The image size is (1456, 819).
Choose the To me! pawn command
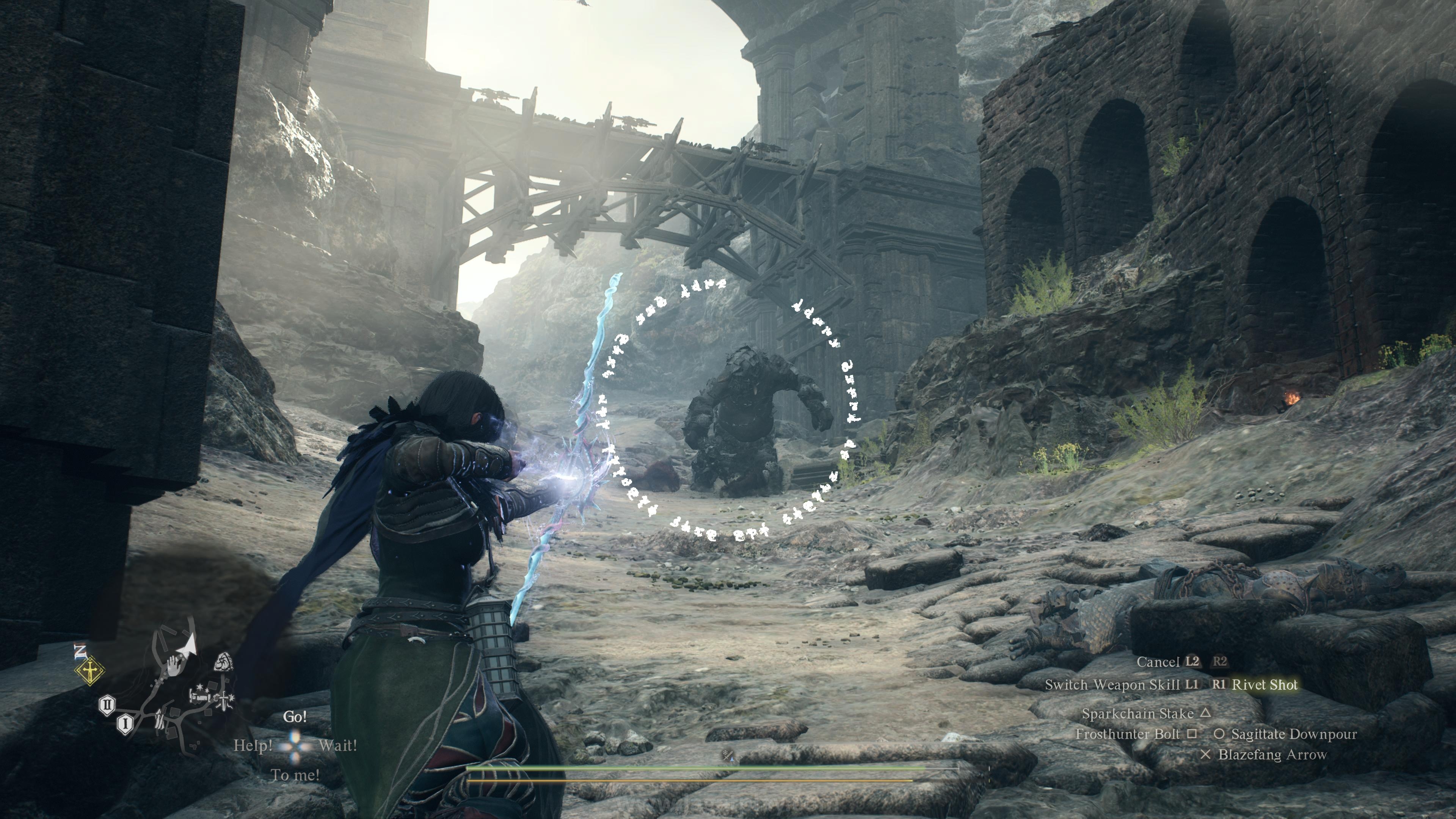pyautogui.click(x=295, y=775)
